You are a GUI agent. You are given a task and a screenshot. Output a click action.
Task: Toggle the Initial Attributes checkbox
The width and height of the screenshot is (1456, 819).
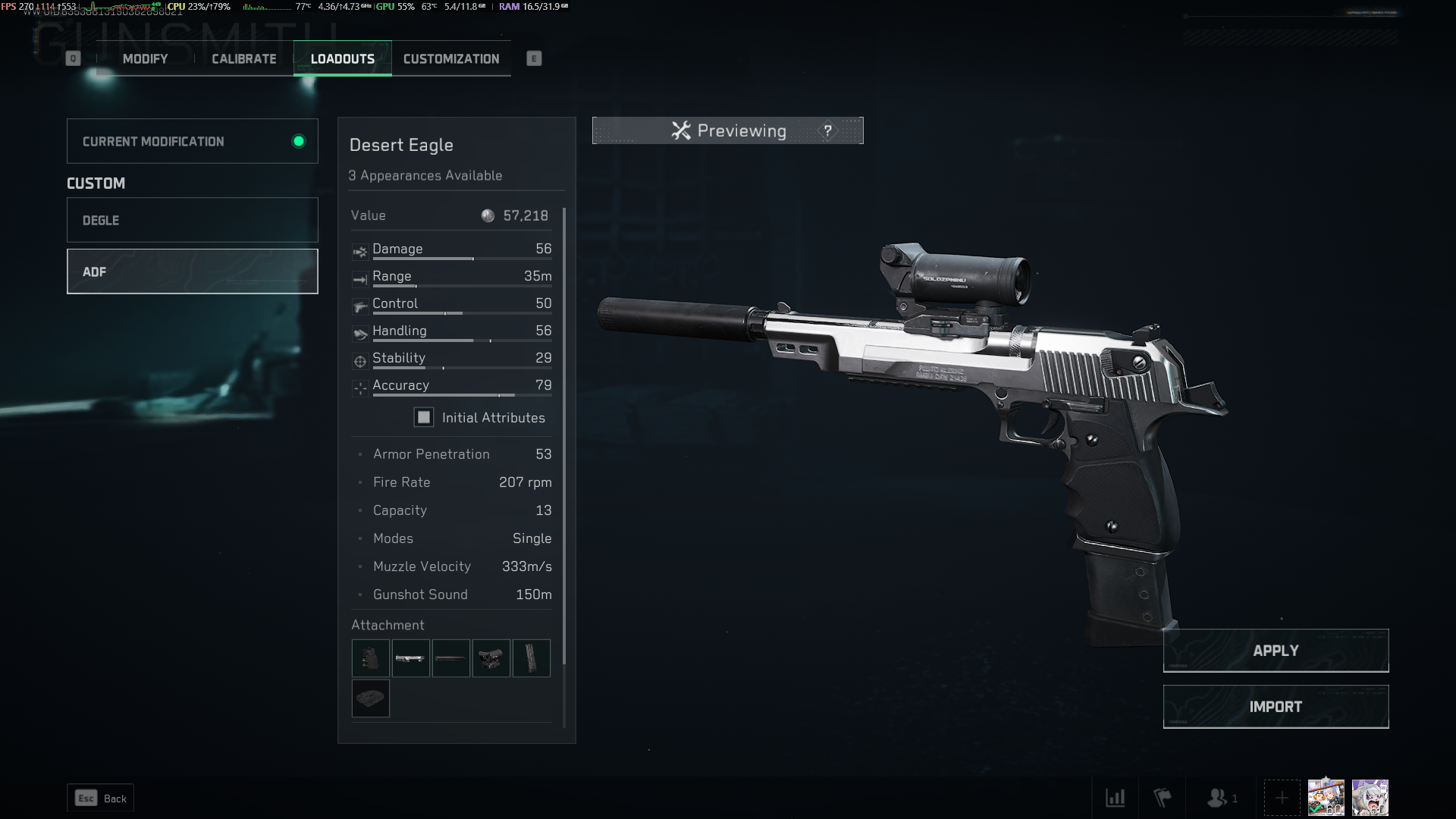point(423,417)
